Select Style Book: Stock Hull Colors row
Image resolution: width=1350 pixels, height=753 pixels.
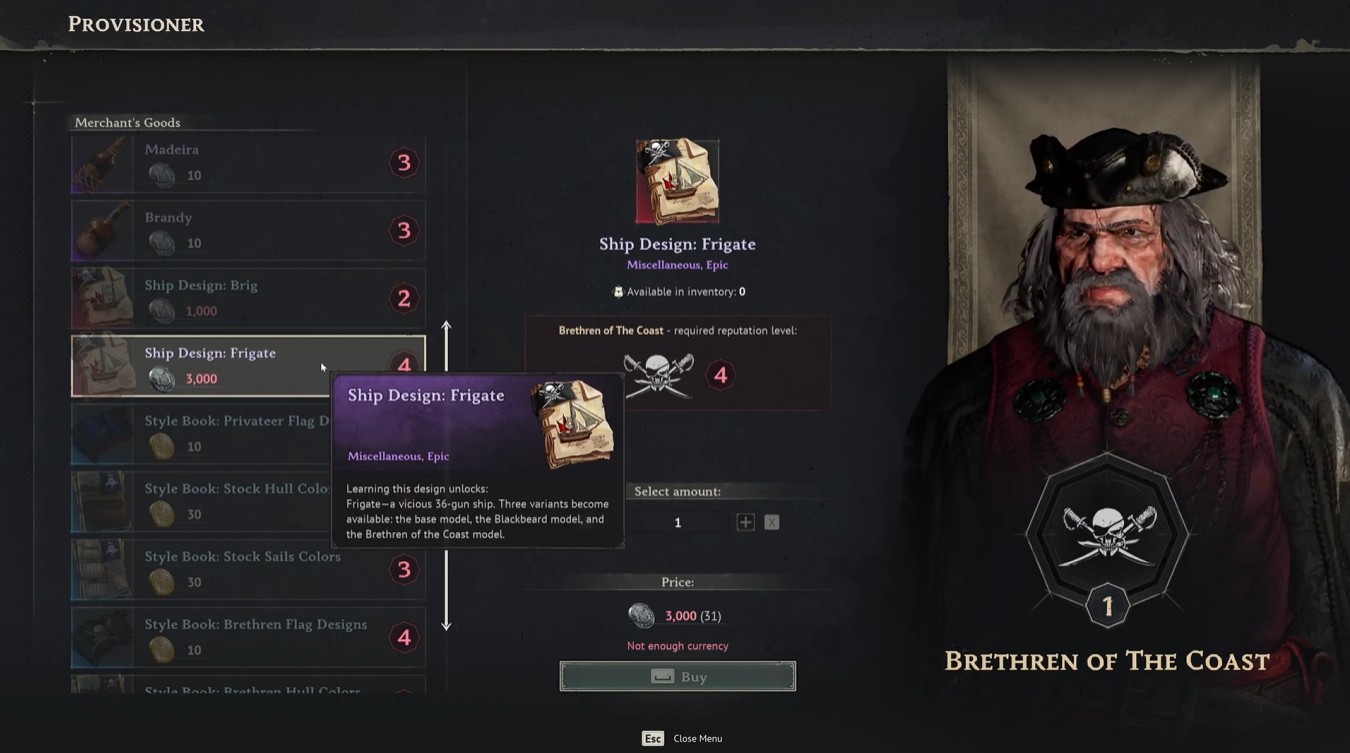[200, 502]
